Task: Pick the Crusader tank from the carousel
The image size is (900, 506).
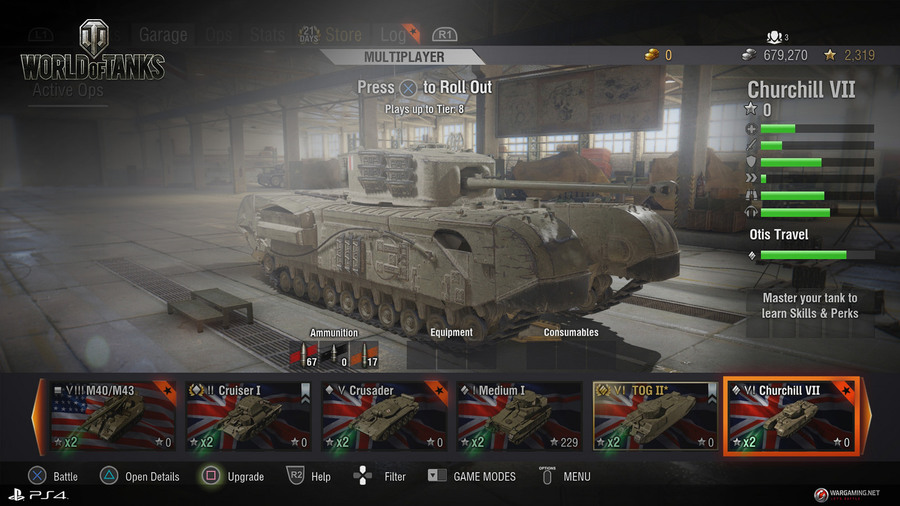Action: coord(384,416)
